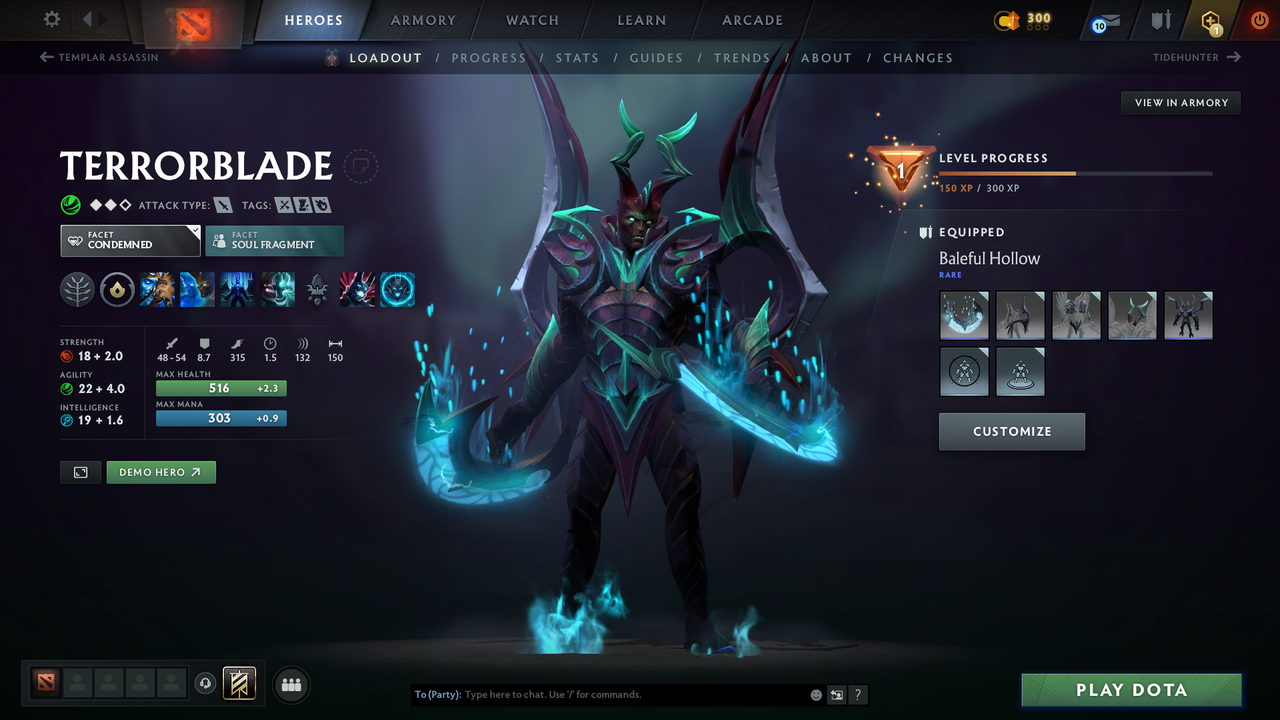
Task: Select the Condemned facet
Action: click(x=129, y=240)
